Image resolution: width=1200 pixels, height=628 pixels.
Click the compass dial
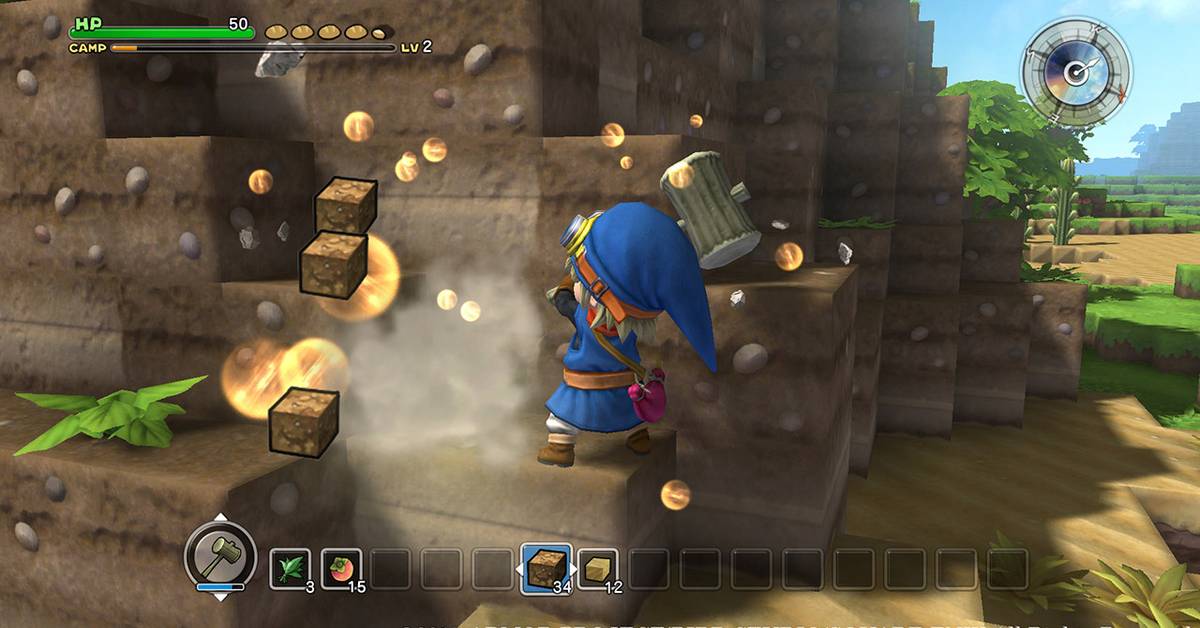coord(1075,72)
